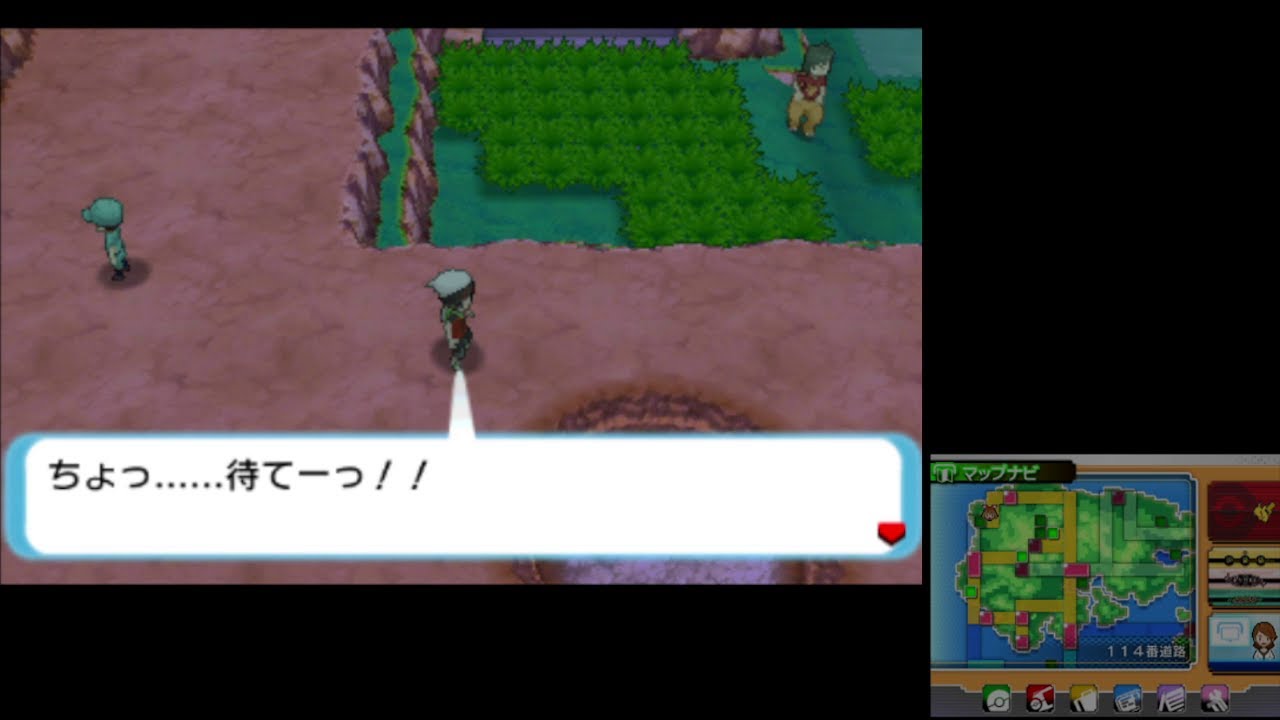Select the middle panel with Poké Ball row
Screen dimensions: 1280x720
[x=1243, y=576]
